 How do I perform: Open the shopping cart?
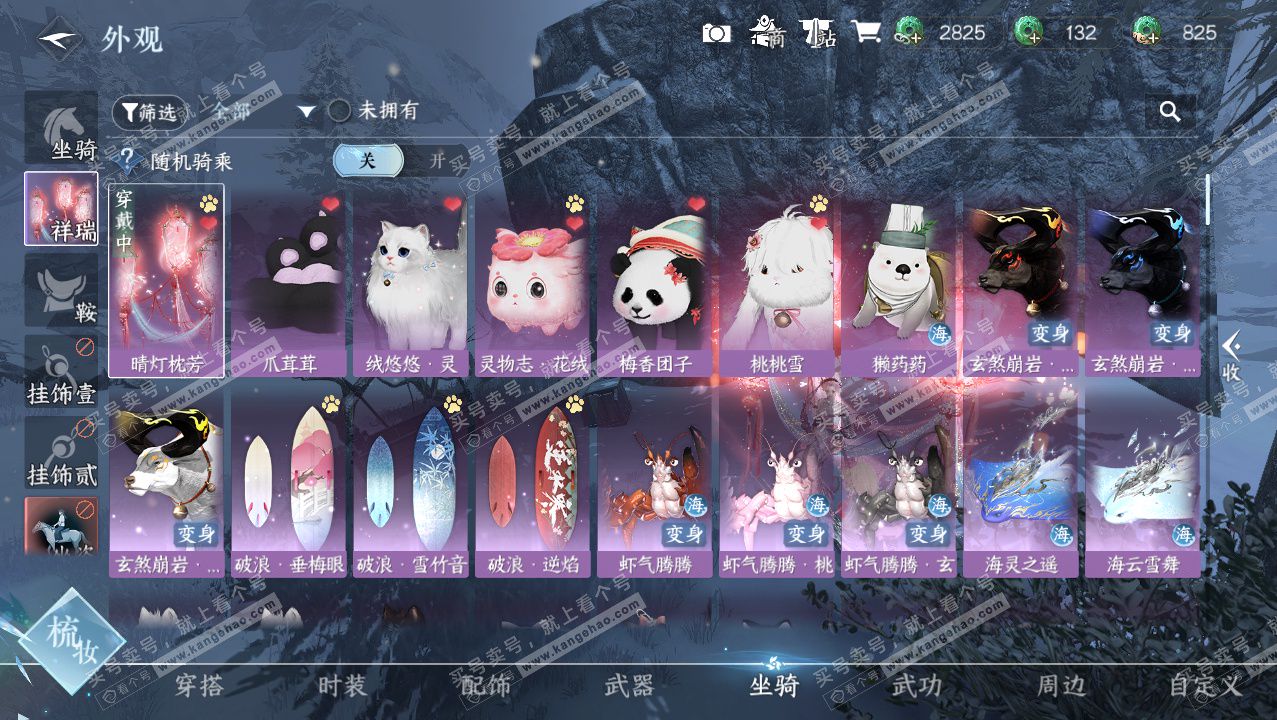866,32
